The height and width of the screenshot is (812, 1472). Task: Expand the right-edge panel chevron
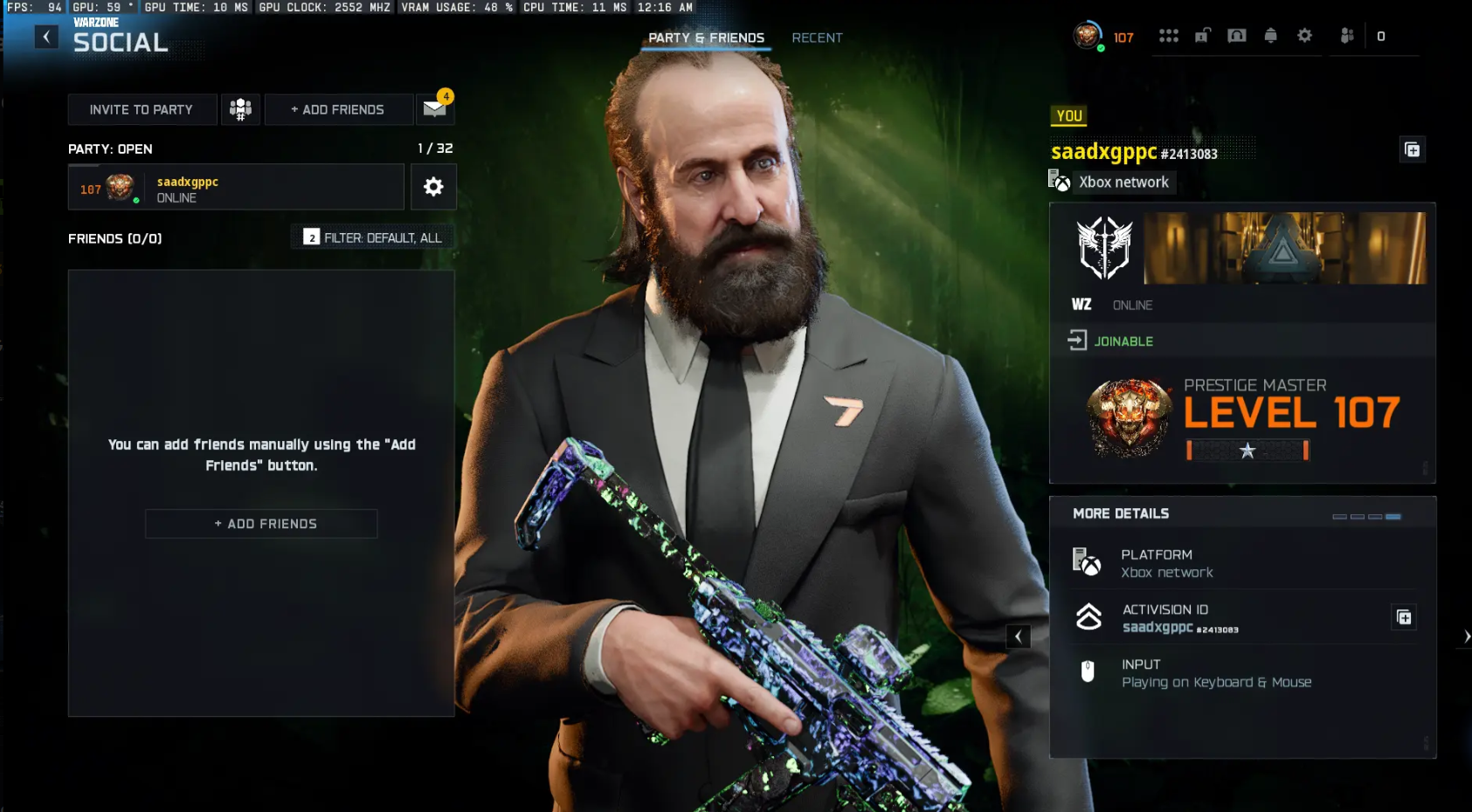[1466, 637]
